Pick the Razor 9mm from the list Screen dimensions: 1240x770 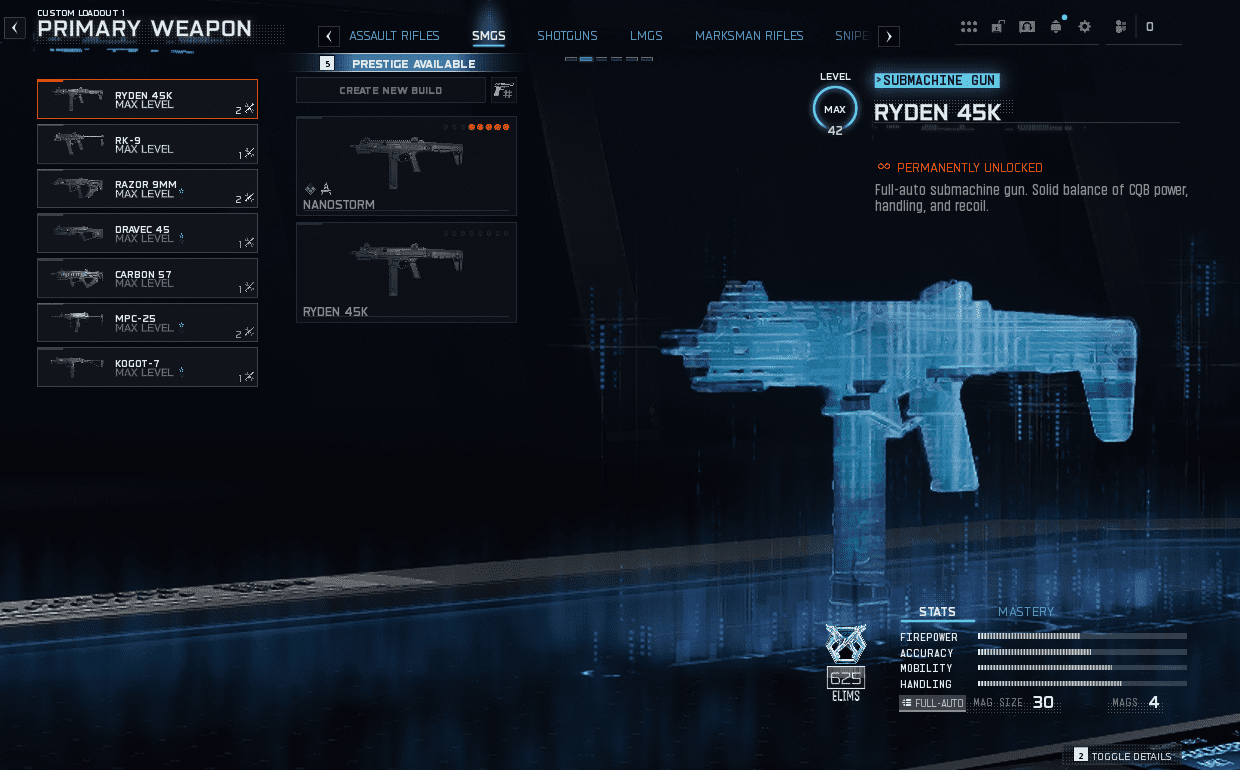147,189
